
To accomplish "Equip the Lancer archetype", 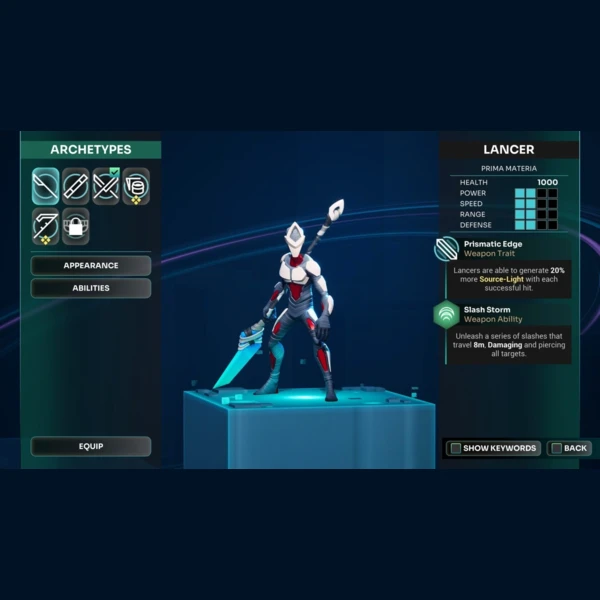I will (91, 446).
